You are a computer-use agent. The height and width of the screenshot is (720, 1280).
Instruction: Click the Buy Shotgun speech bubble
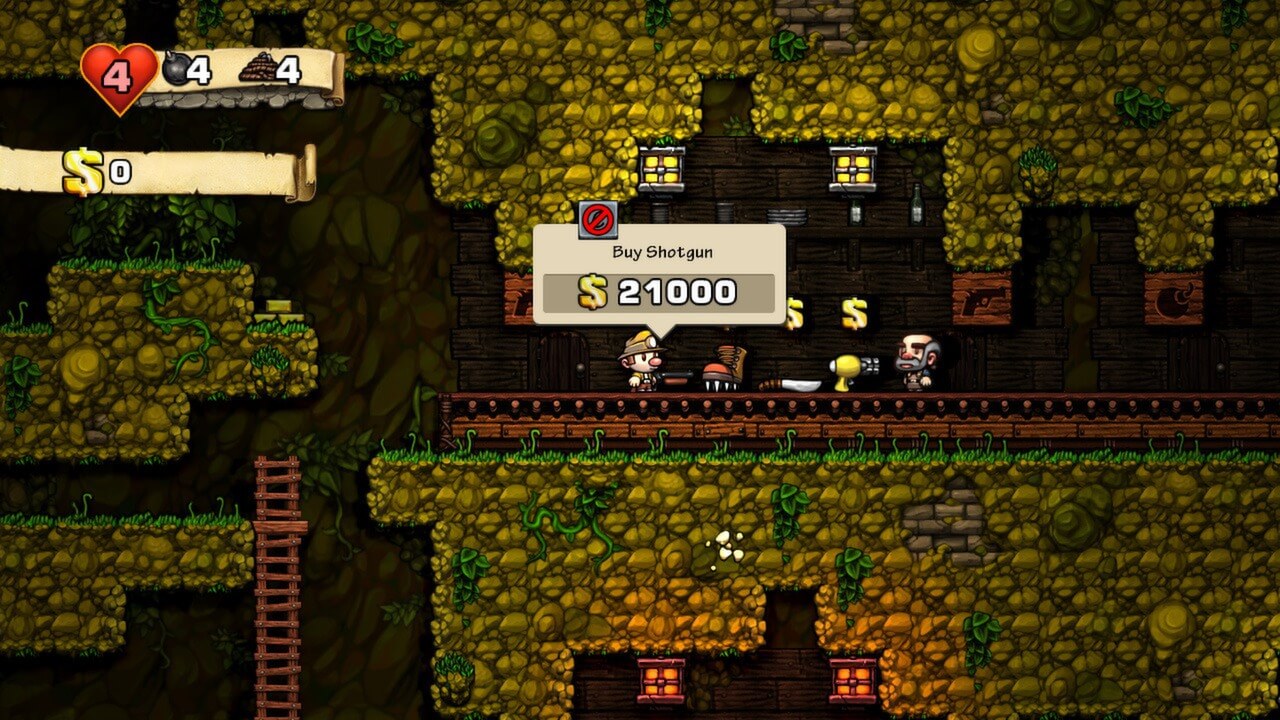[659, 251]
